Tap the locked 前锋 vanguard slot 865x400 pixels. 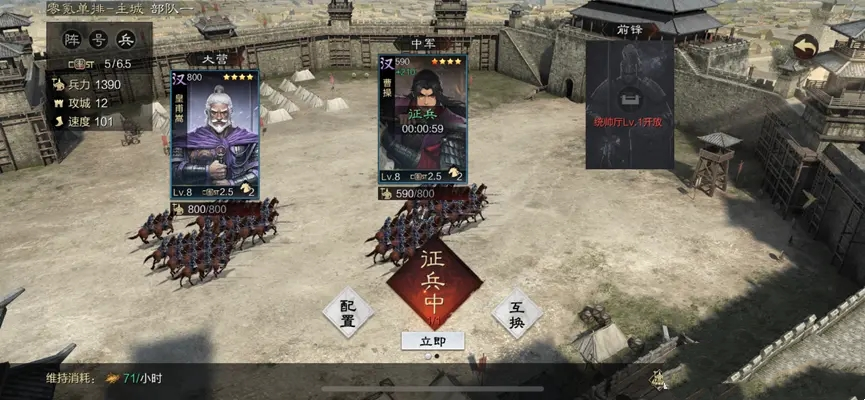[x=629, y=103]
